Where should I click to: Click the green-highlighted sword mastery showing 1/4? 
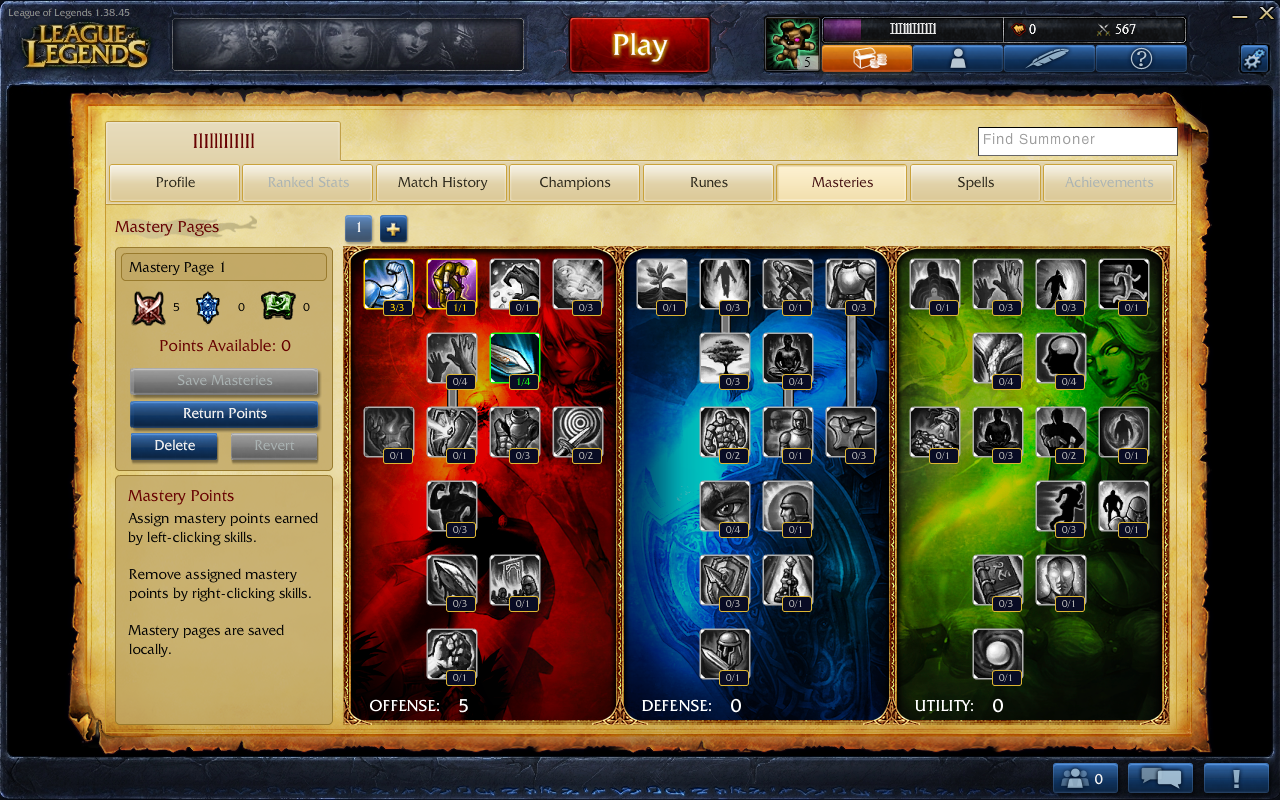[516, 357]
